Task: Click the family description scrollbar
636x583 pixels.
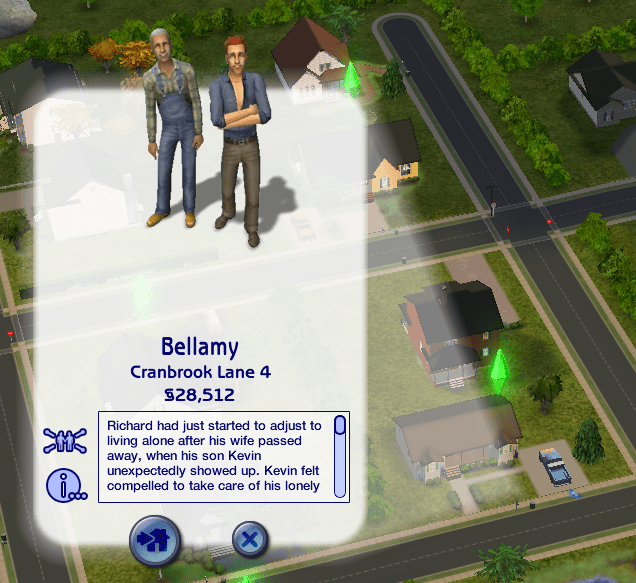Action: (340, 455)
